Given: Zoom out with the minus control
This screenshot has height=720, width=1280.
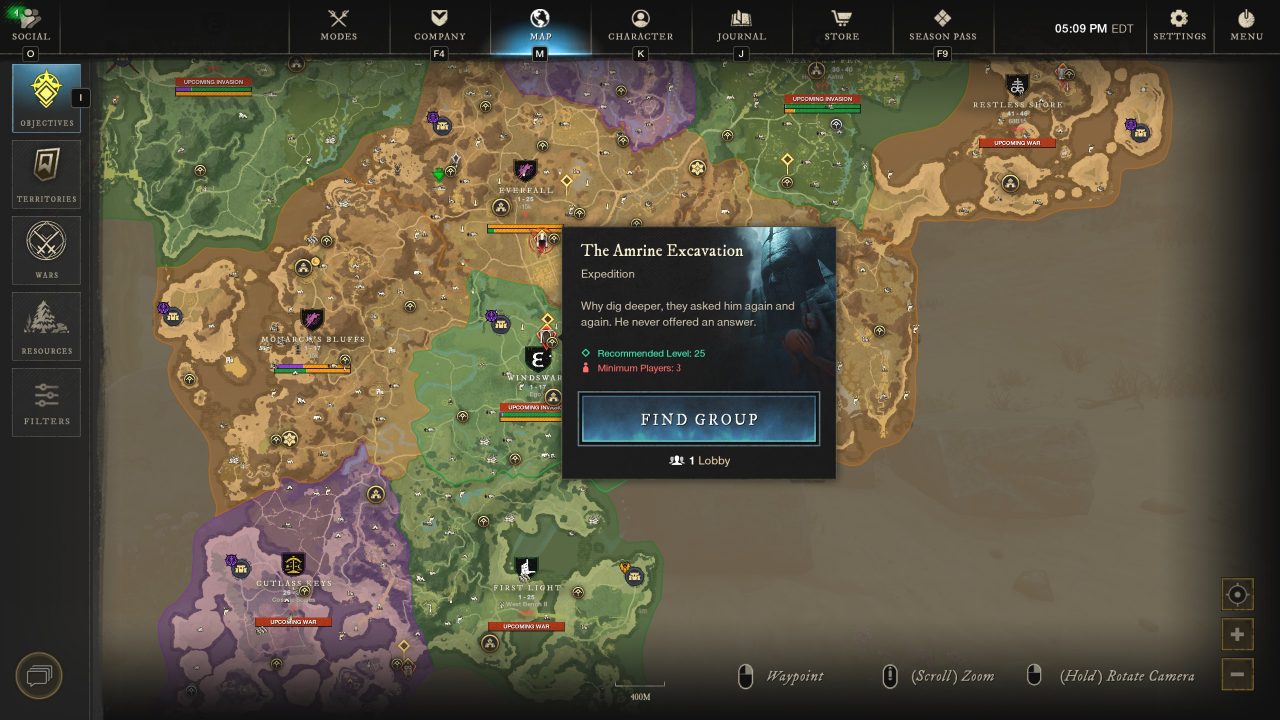Looking at the screenshot, I should point(1237,672).
